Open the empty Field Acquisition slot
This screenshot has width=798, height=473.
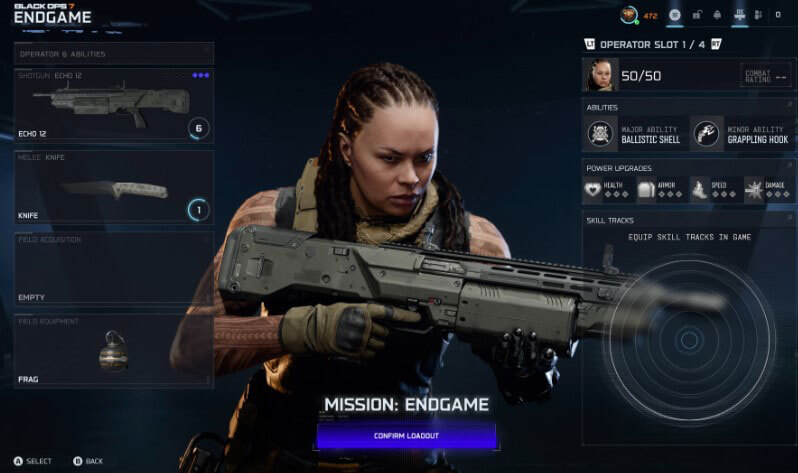pos(113,268)
